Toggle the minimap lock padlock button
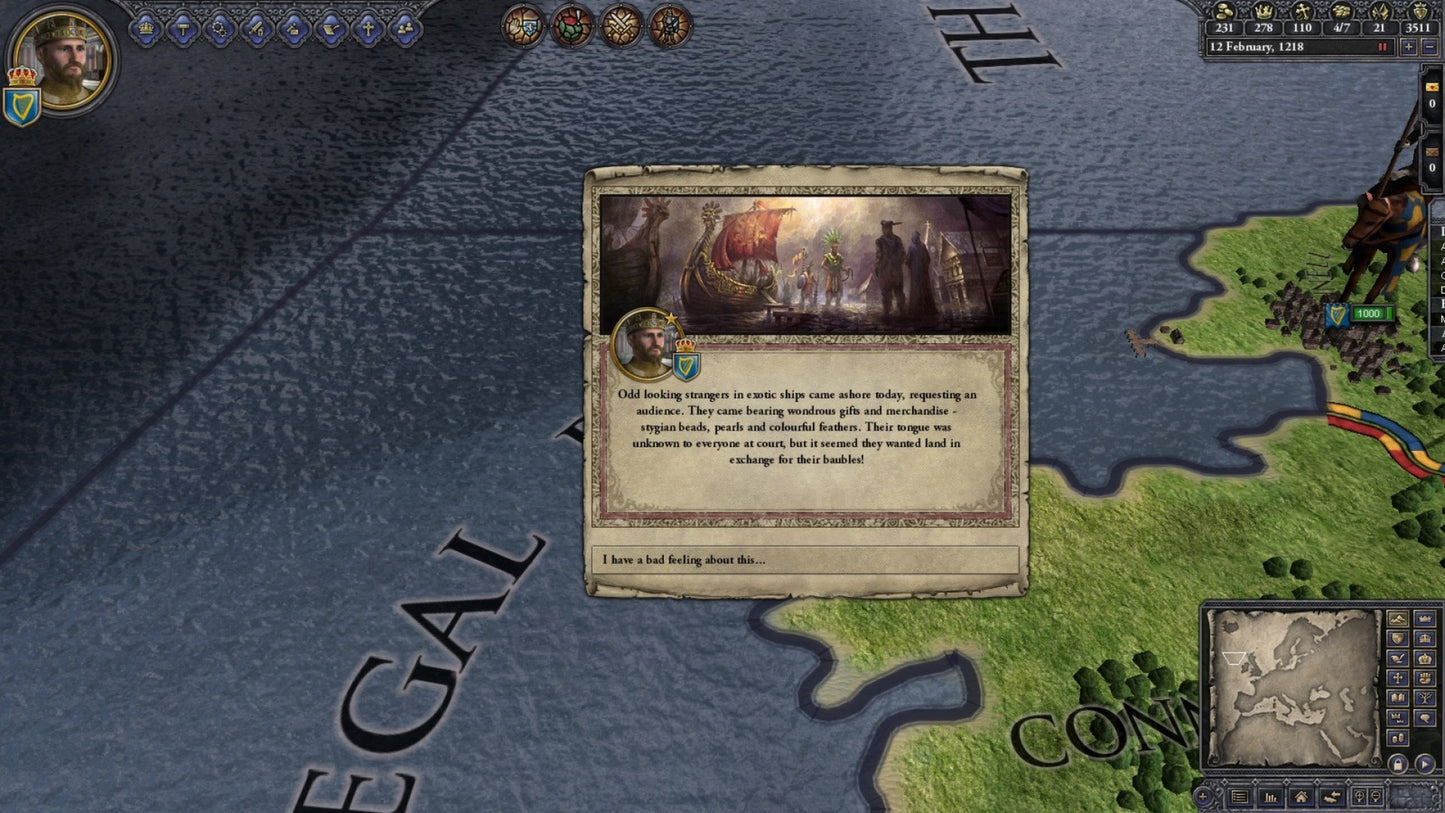The image size is (1445, 813). click(x=1397, y=766)
